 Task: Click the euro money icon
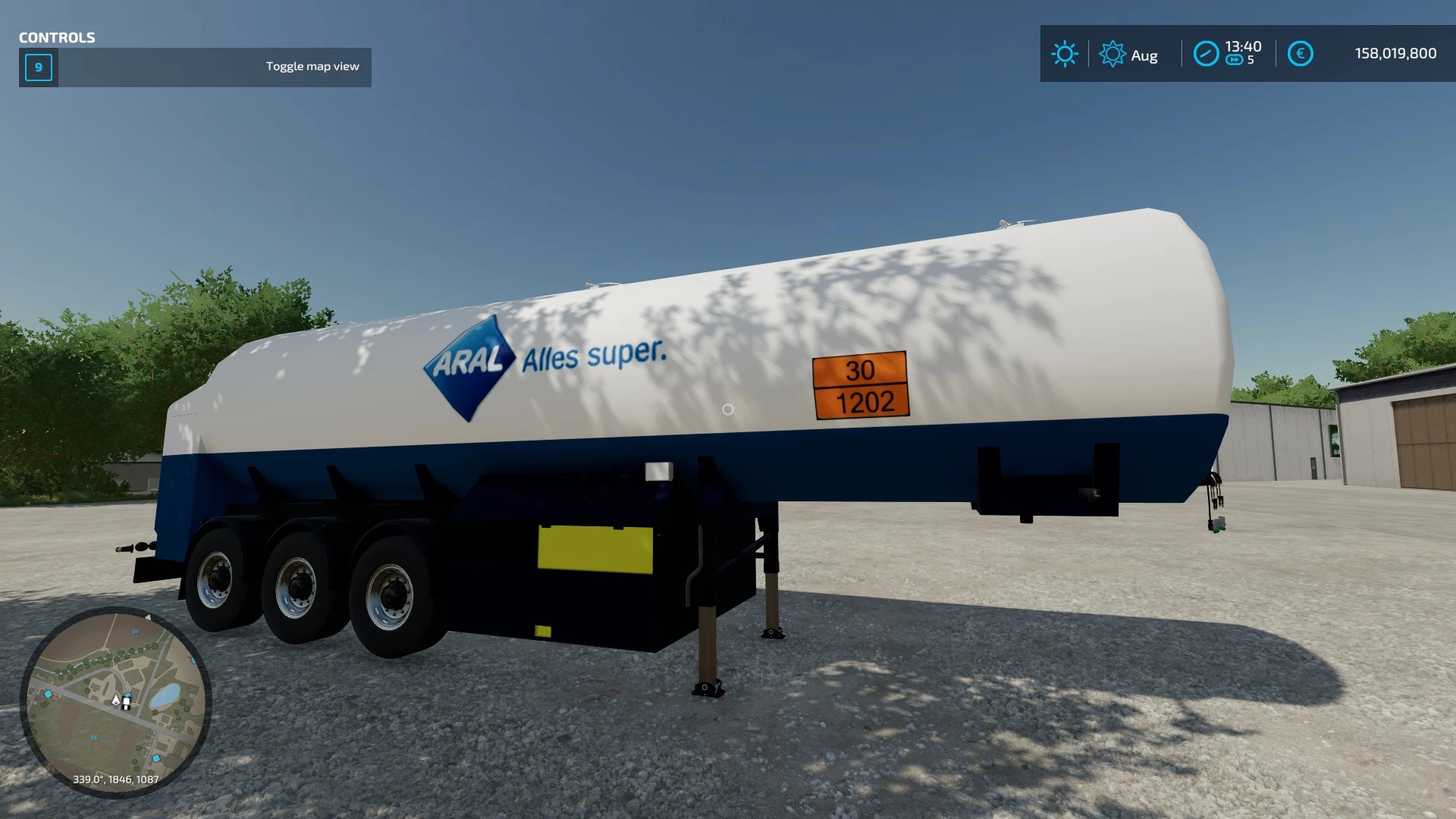pyautogui.click(x=1300, y=54)
